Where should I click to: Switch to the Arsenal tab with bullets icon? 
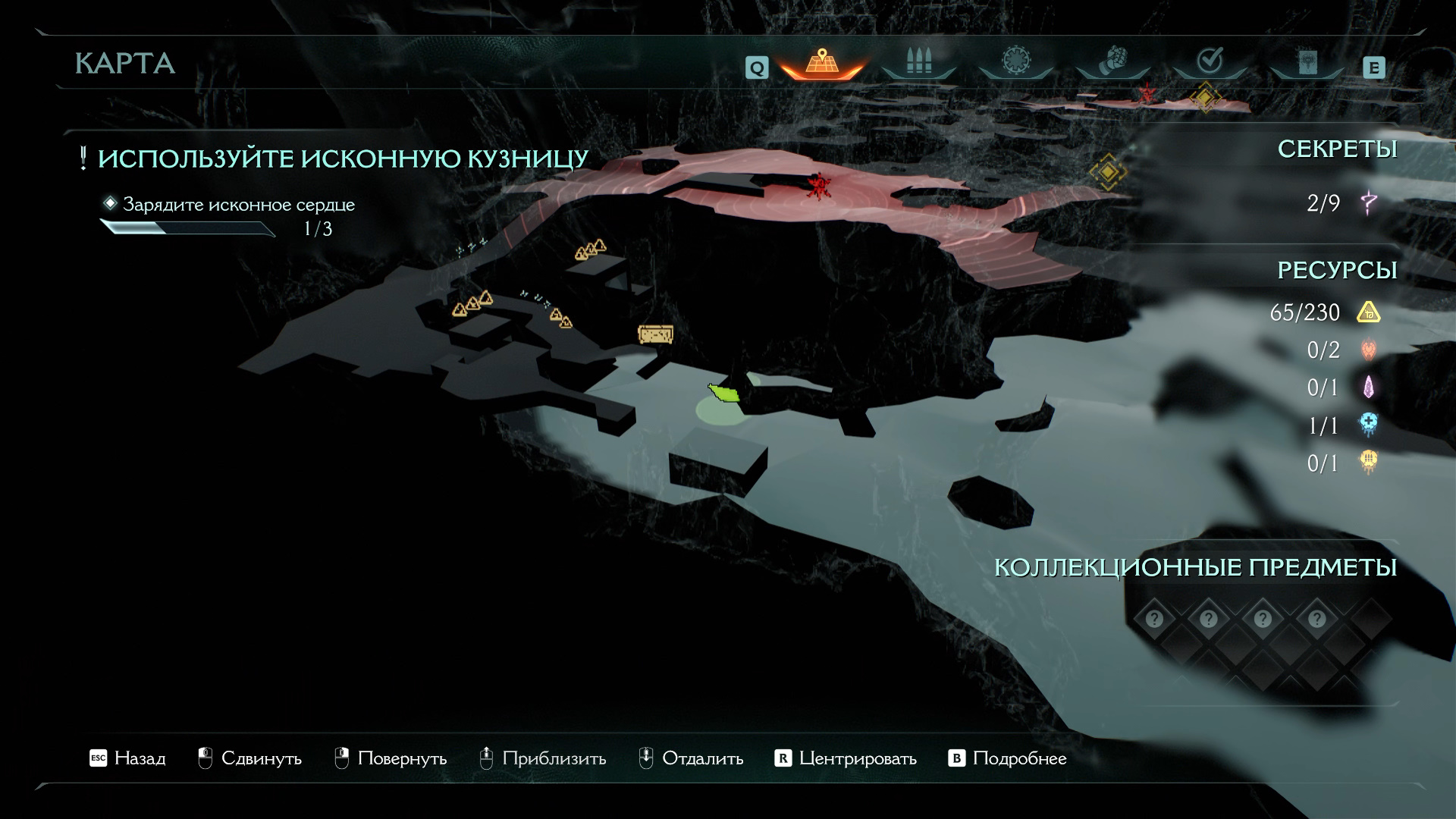(918, 61)
